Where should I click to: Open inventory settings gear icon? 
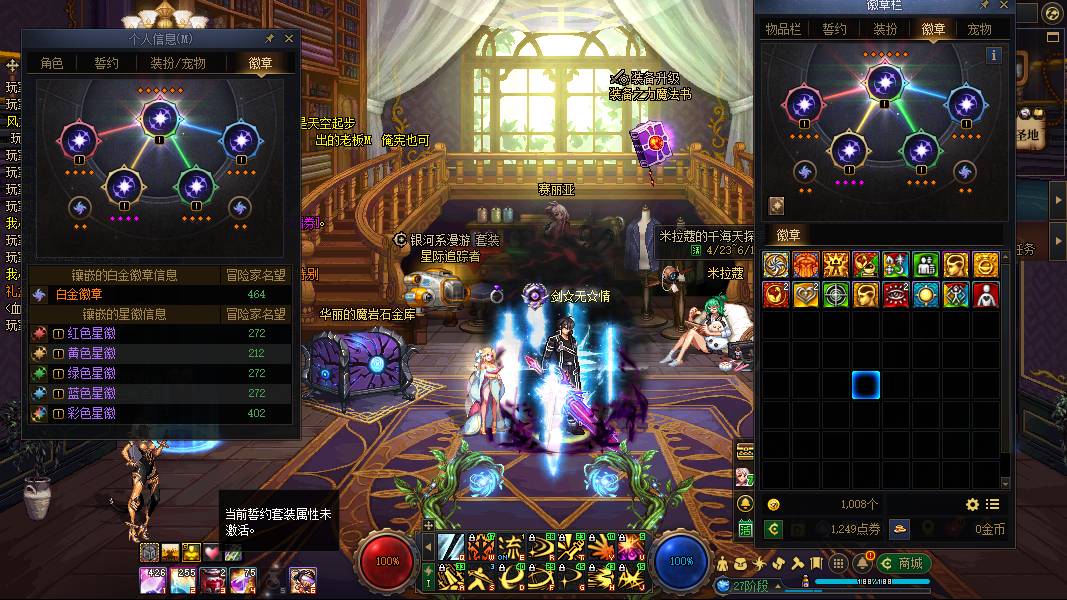972,505
